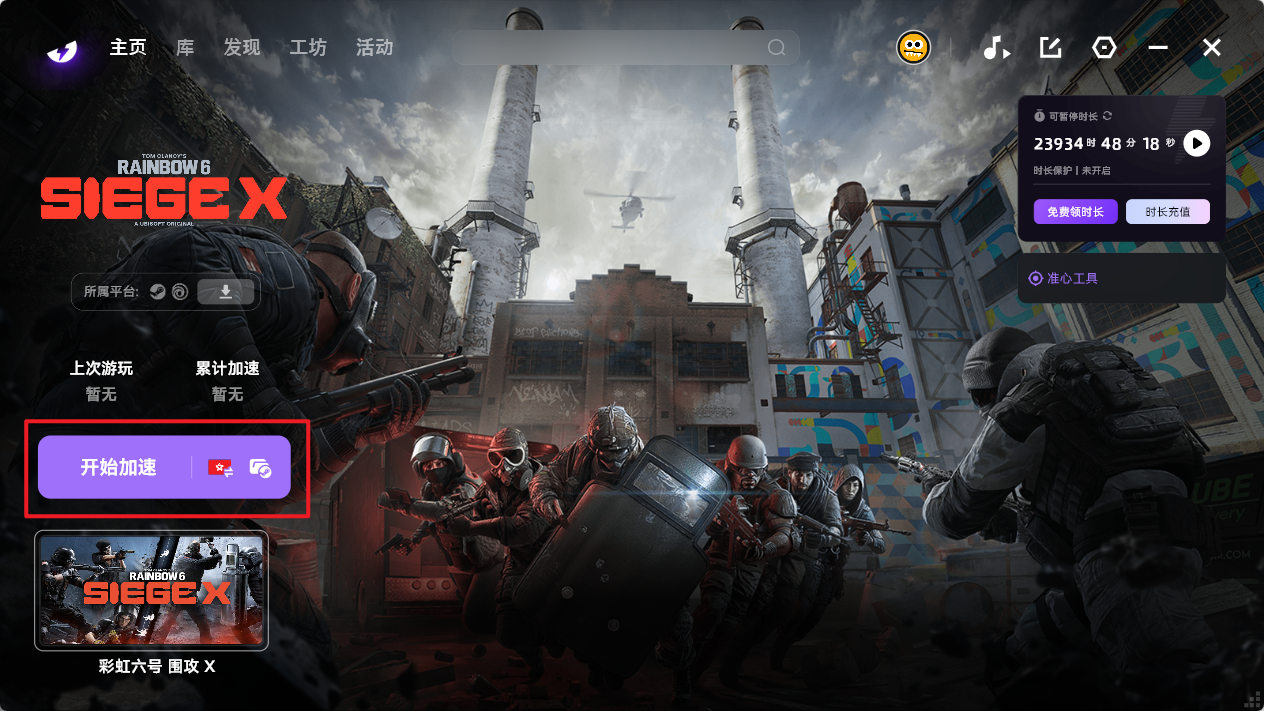Click the music note icon
This screenshot has height=711, width=1264.
[x=996, y=48]
